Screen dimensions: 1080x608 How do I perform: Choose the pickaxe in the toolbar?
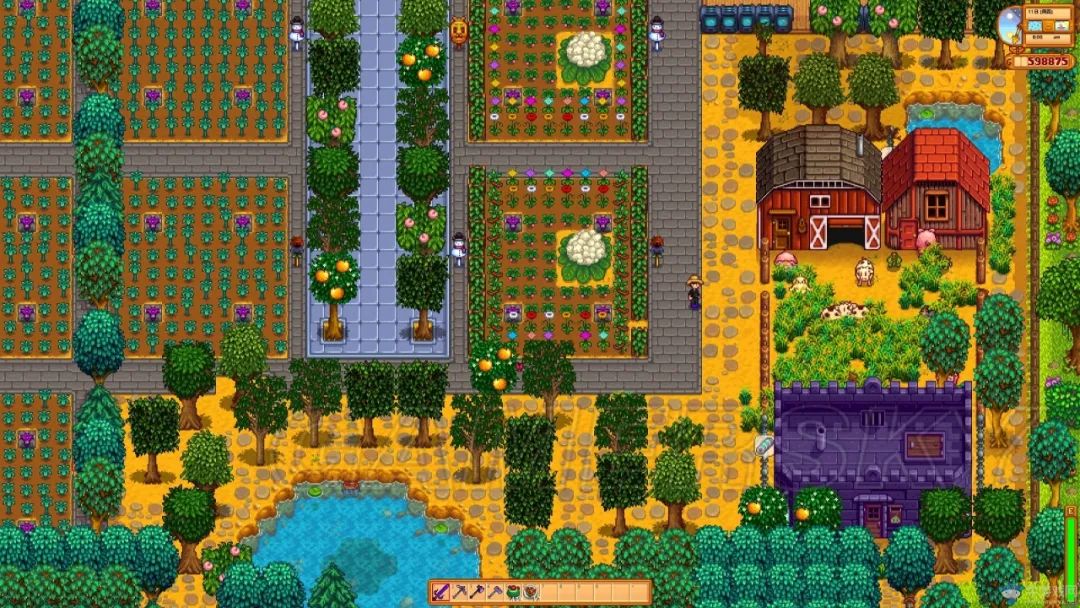(x=459, y=592)
